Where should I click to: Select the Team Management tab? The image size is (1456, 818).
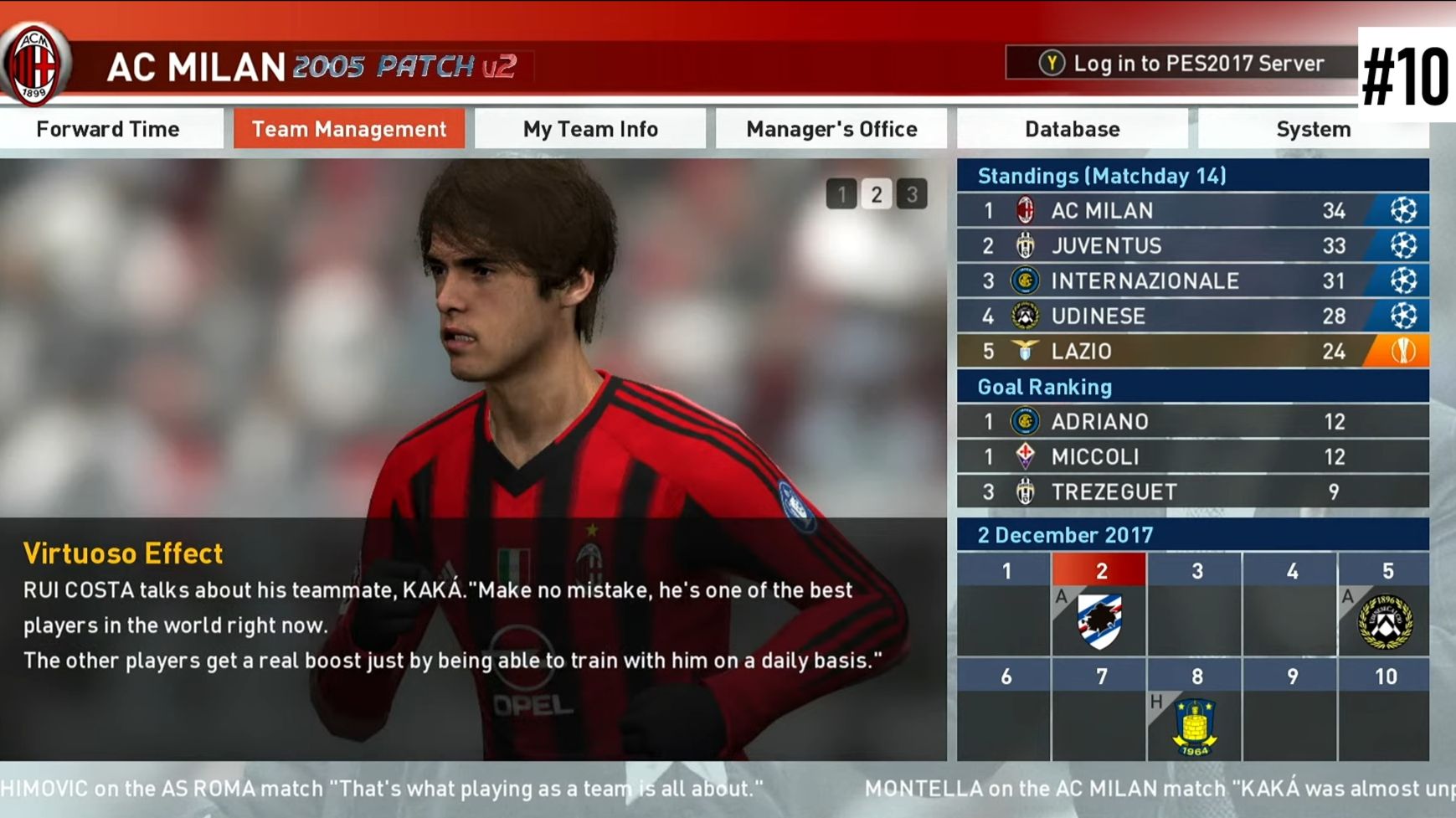pyautogui.click(x=349, y=129)
